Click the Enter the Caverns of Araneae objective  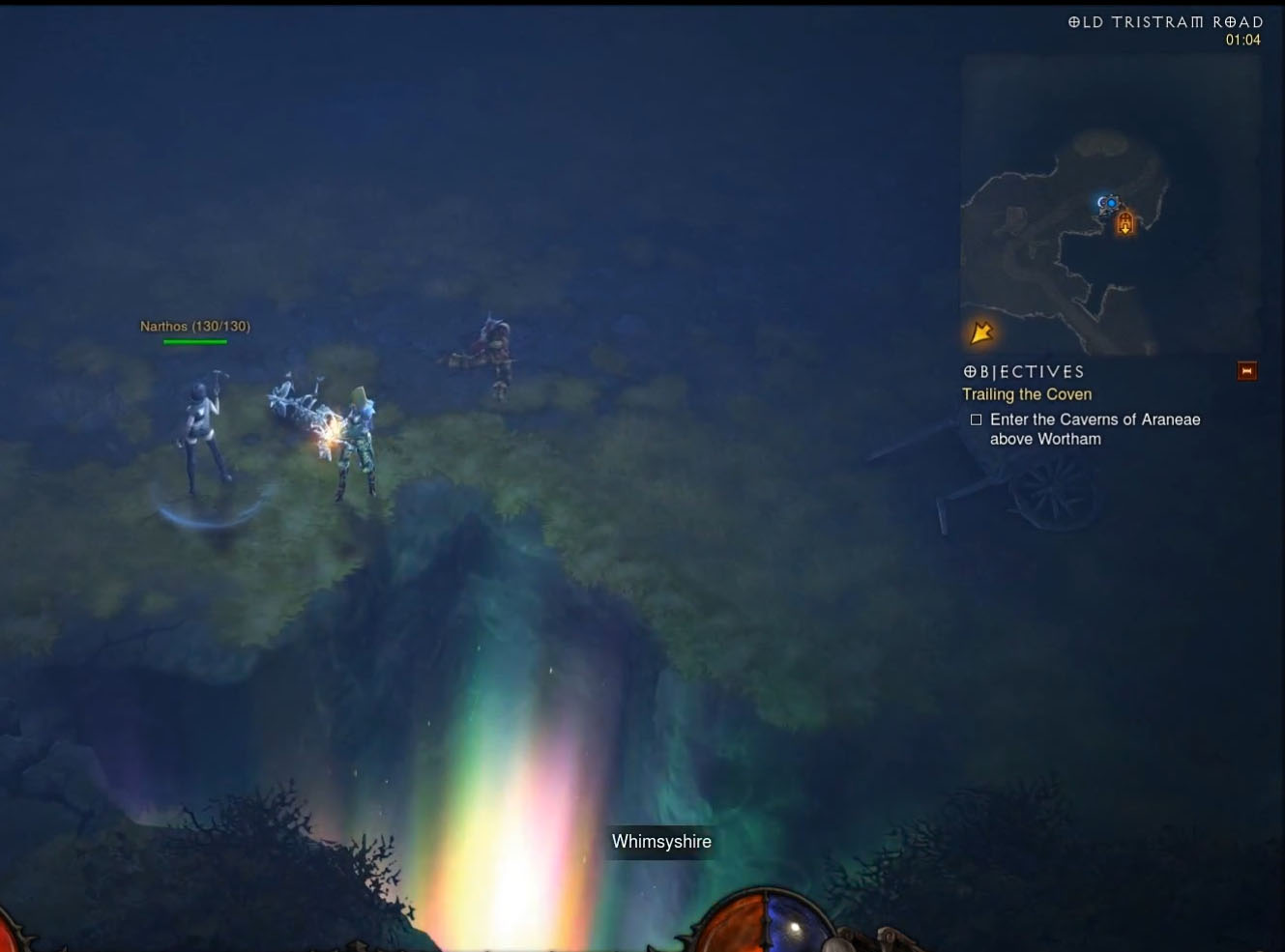pyautogui.click(x=1094, y=429)
